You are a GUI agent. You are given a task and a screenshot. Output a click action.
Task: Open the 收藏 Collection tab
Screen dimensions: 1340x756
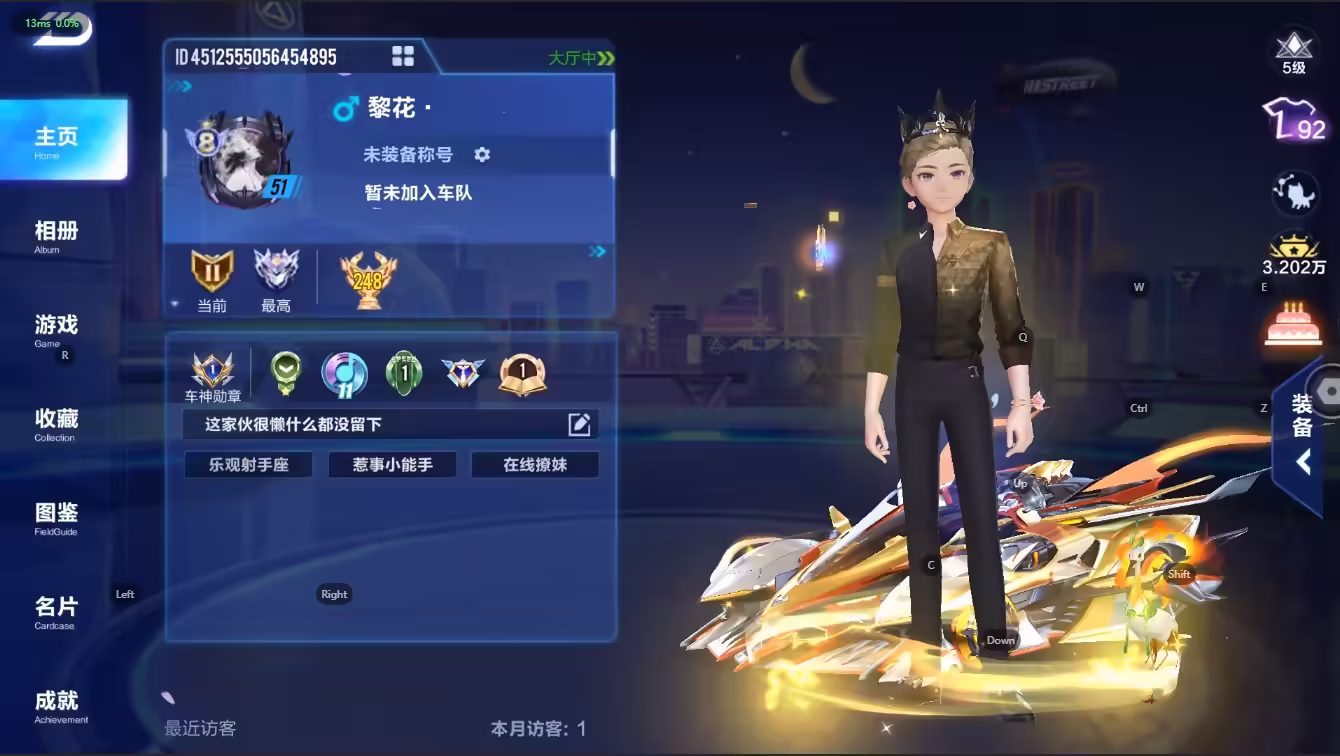[x=57, y=423]
